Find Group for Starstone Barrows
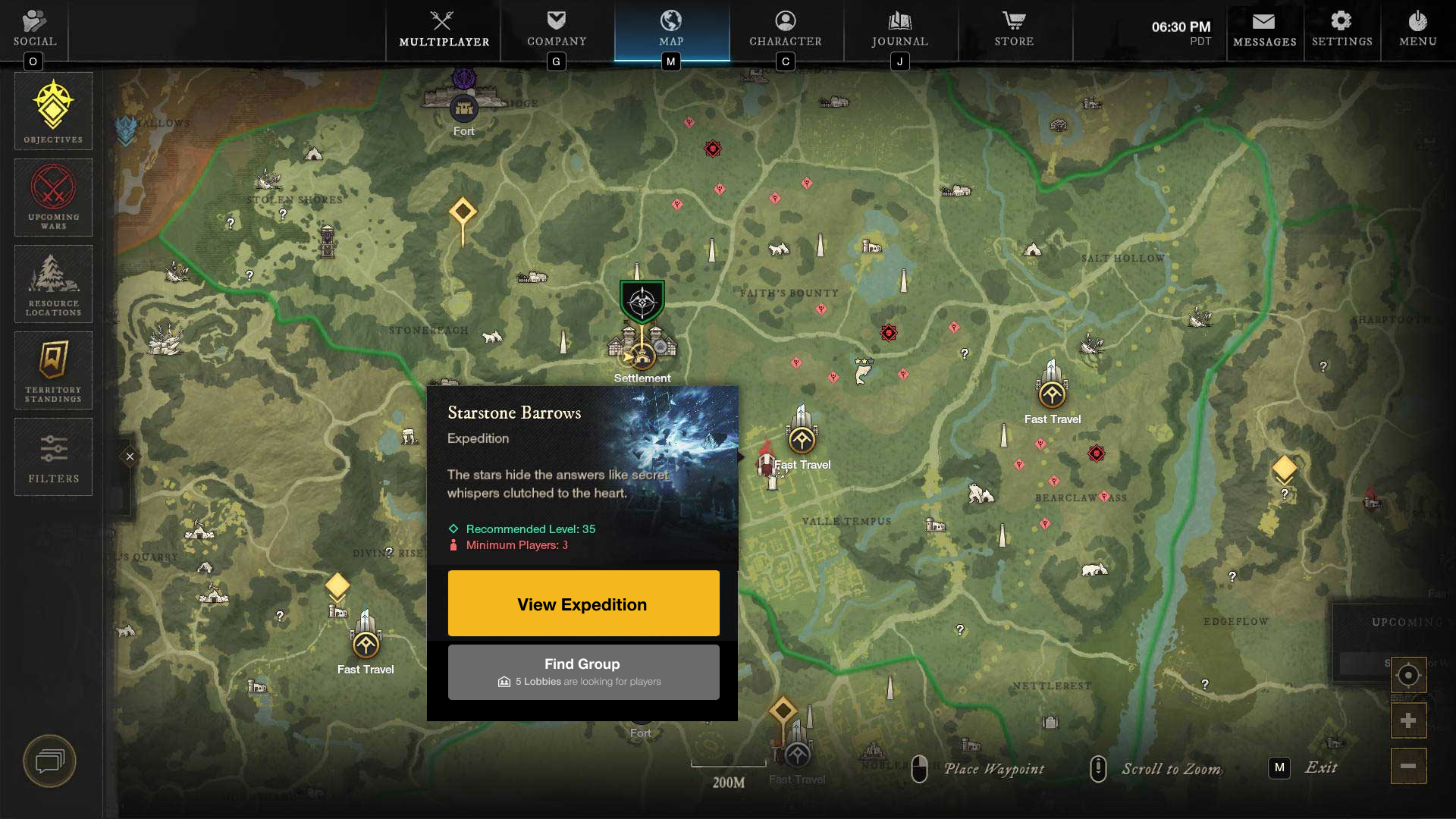Image resolution: width=1456 pixels, height=819 pixels. click(583, 672)
